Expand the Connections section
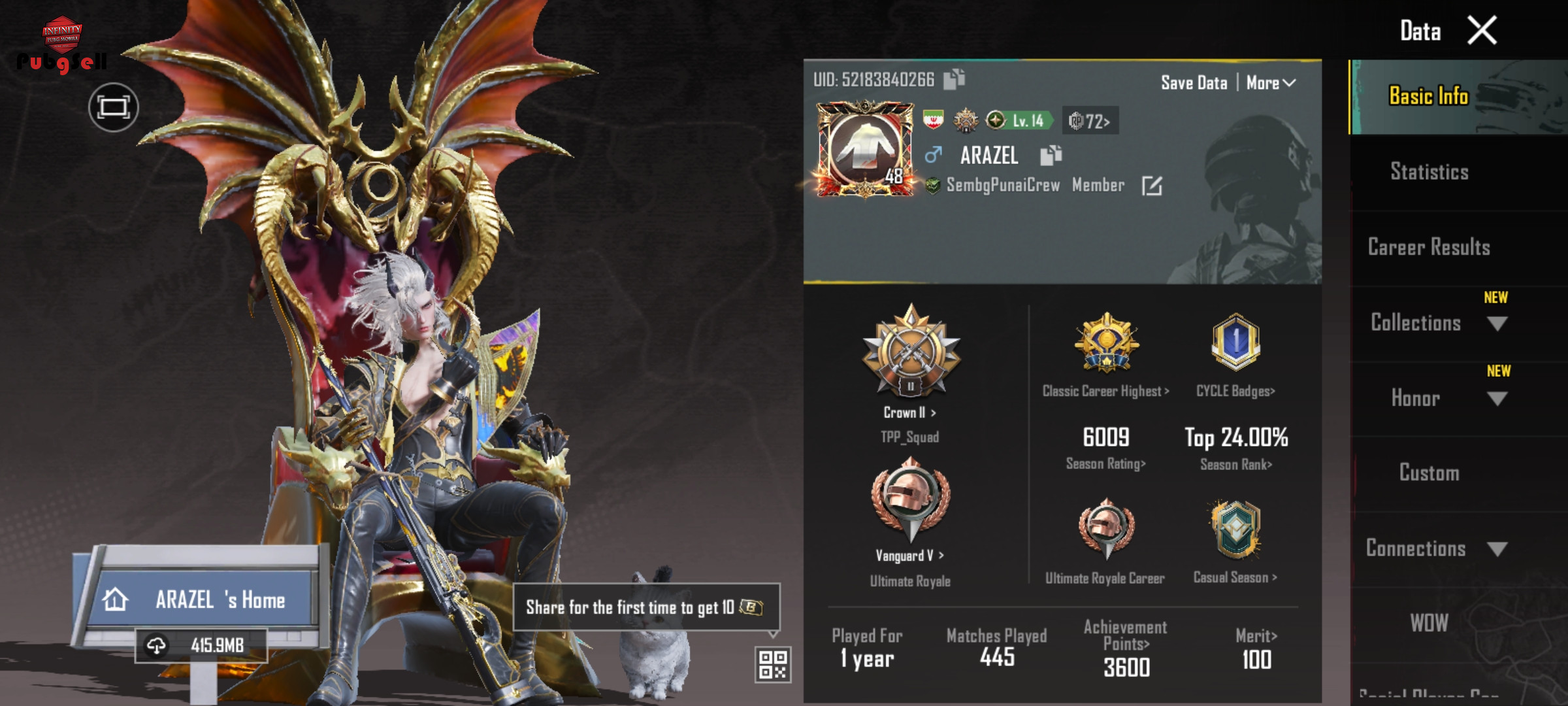 click(1497, 549)
